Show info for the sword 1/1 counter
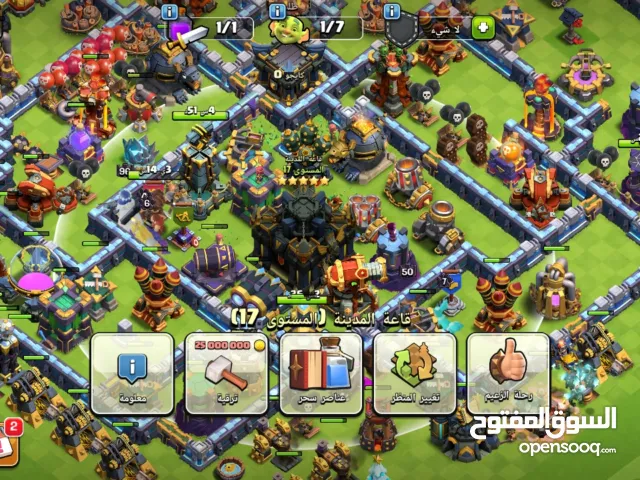This screenshot has width=640, height=480. (x=169, y=10)
